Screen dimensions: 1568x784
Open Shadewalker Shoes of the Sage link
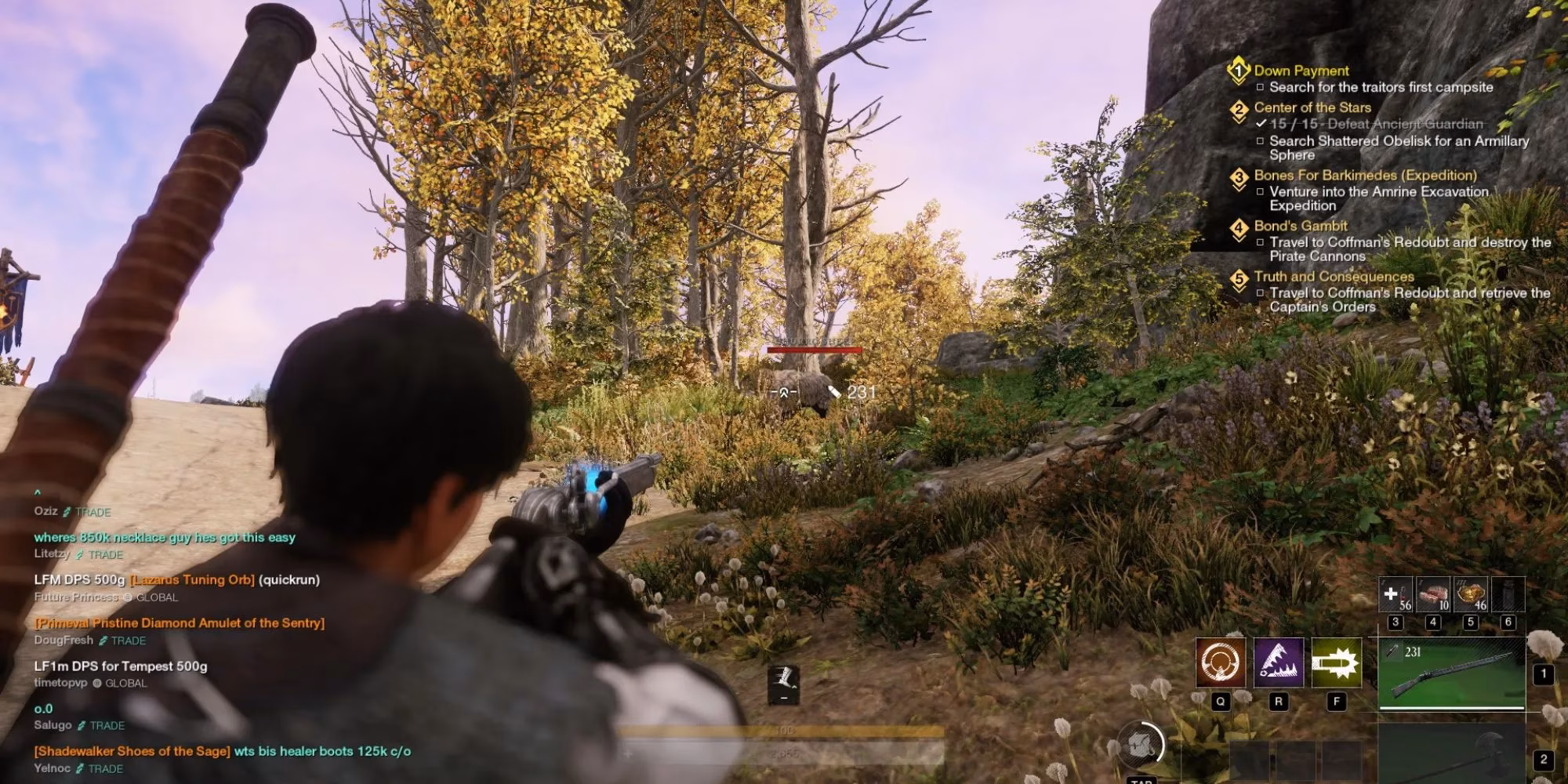(x=132, y=751)
